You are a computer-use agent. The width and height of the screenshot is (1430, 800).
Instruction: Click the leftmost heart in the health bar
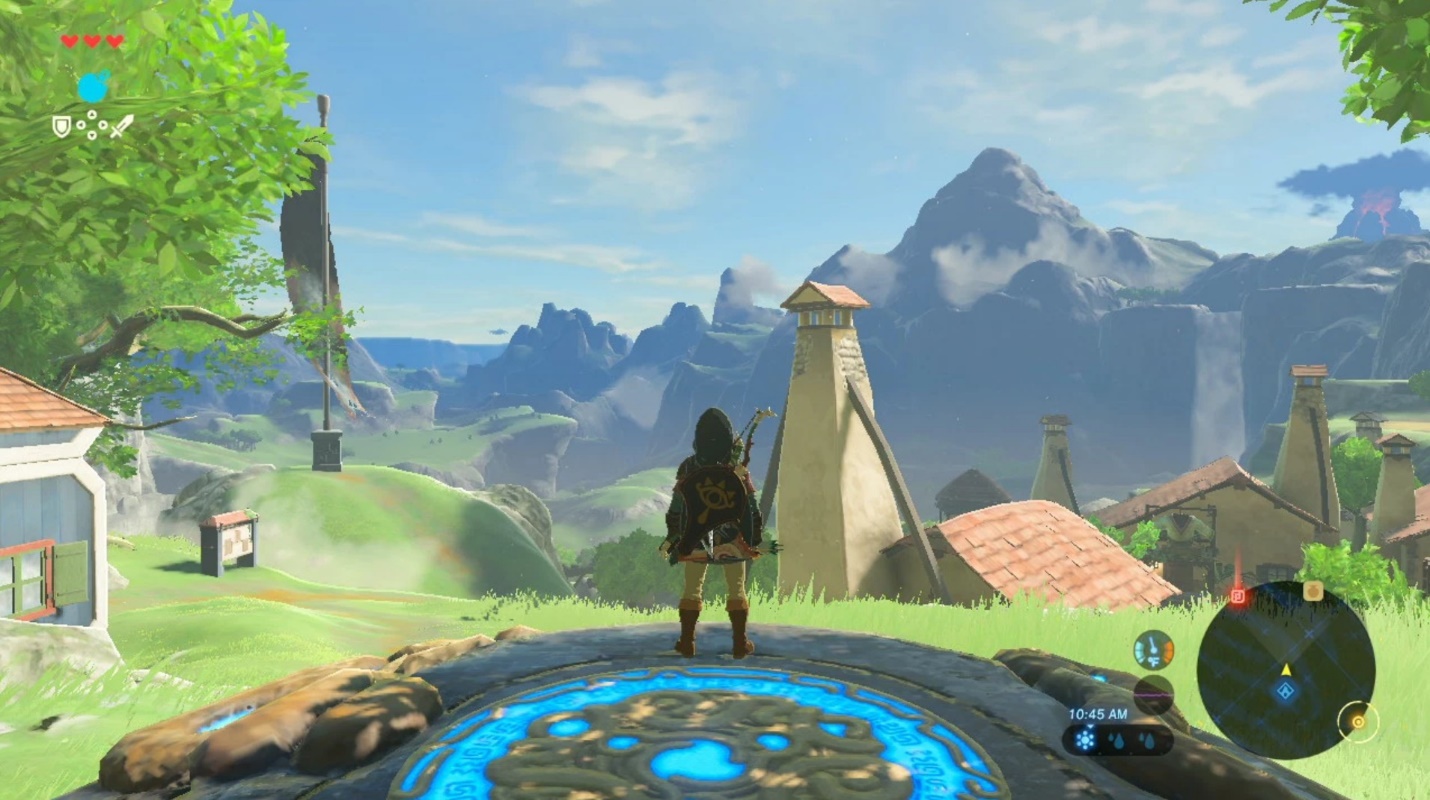(70, 41)
